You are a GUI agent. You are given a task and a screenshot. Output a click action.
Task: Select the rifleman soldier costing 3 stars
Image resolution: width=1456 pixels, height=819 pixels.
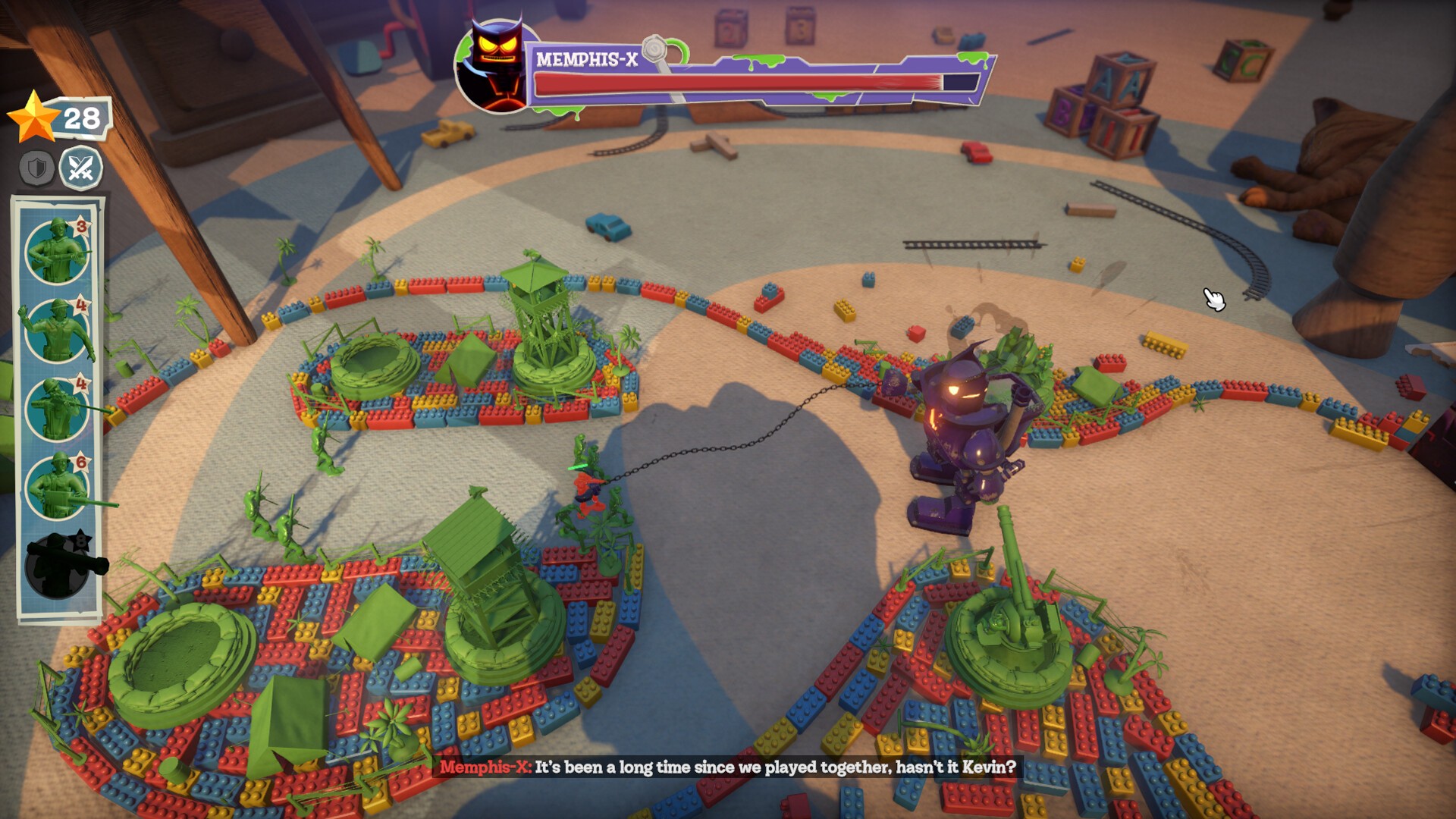[x=58, y=250]
